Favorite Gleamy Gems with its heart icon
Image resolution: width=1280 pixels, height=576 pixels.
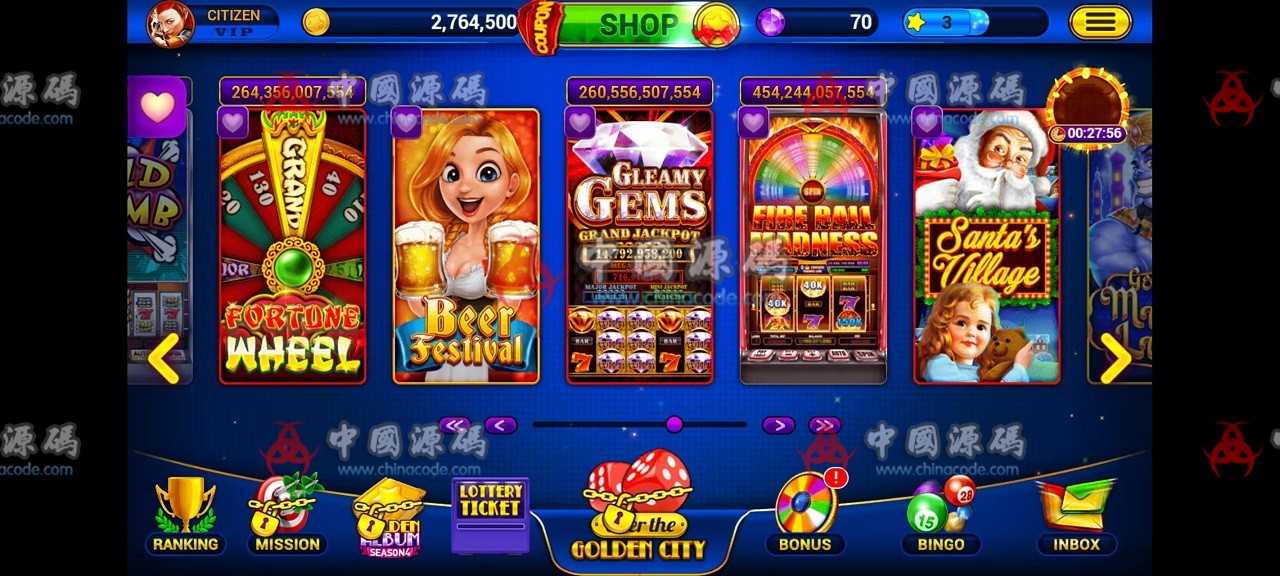pos(580,123)
